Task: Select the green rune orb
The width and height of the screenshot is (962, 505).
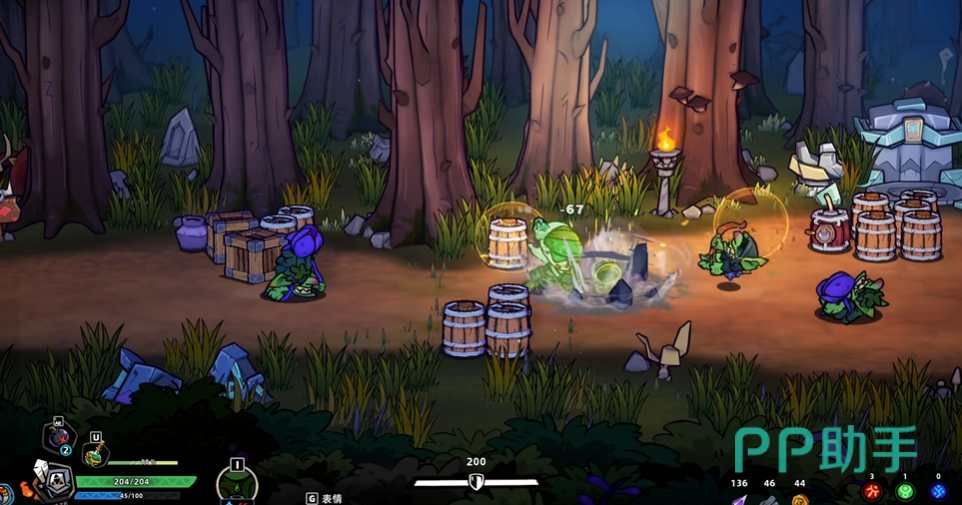Action: pyautogui.click(x=905, y=492)
